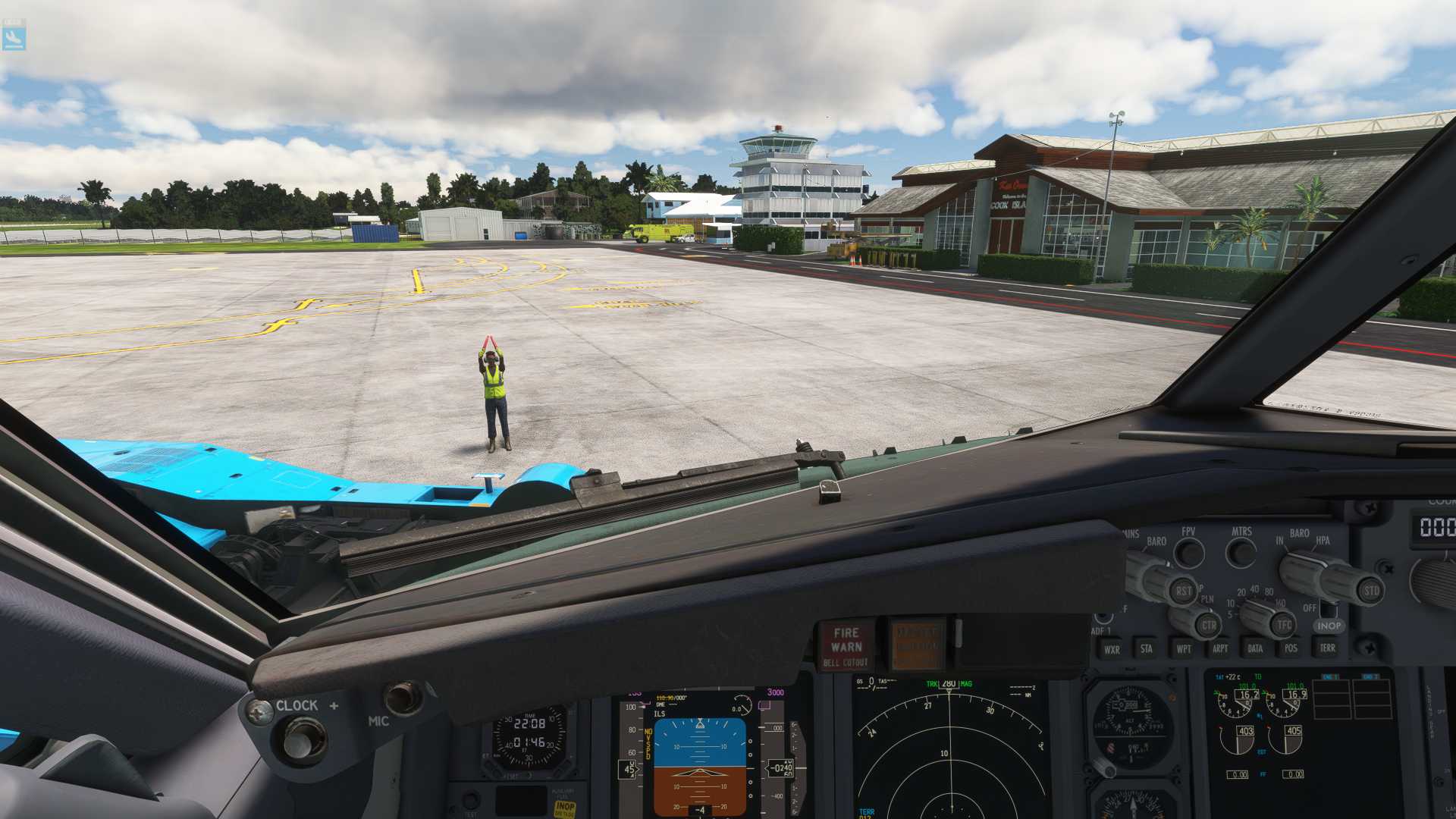The image size is (1456, 819).
Task: Click the FPV flight path vector button
Action: [x=1189, y=553]
